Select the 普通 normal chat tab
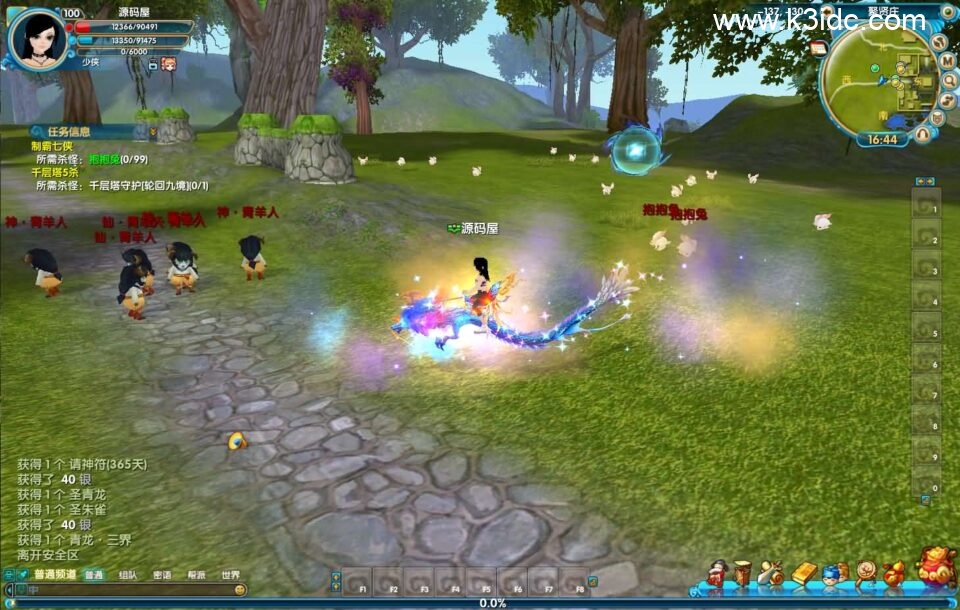The height and width of the screenshot is (610, 960). pos(94,575)
